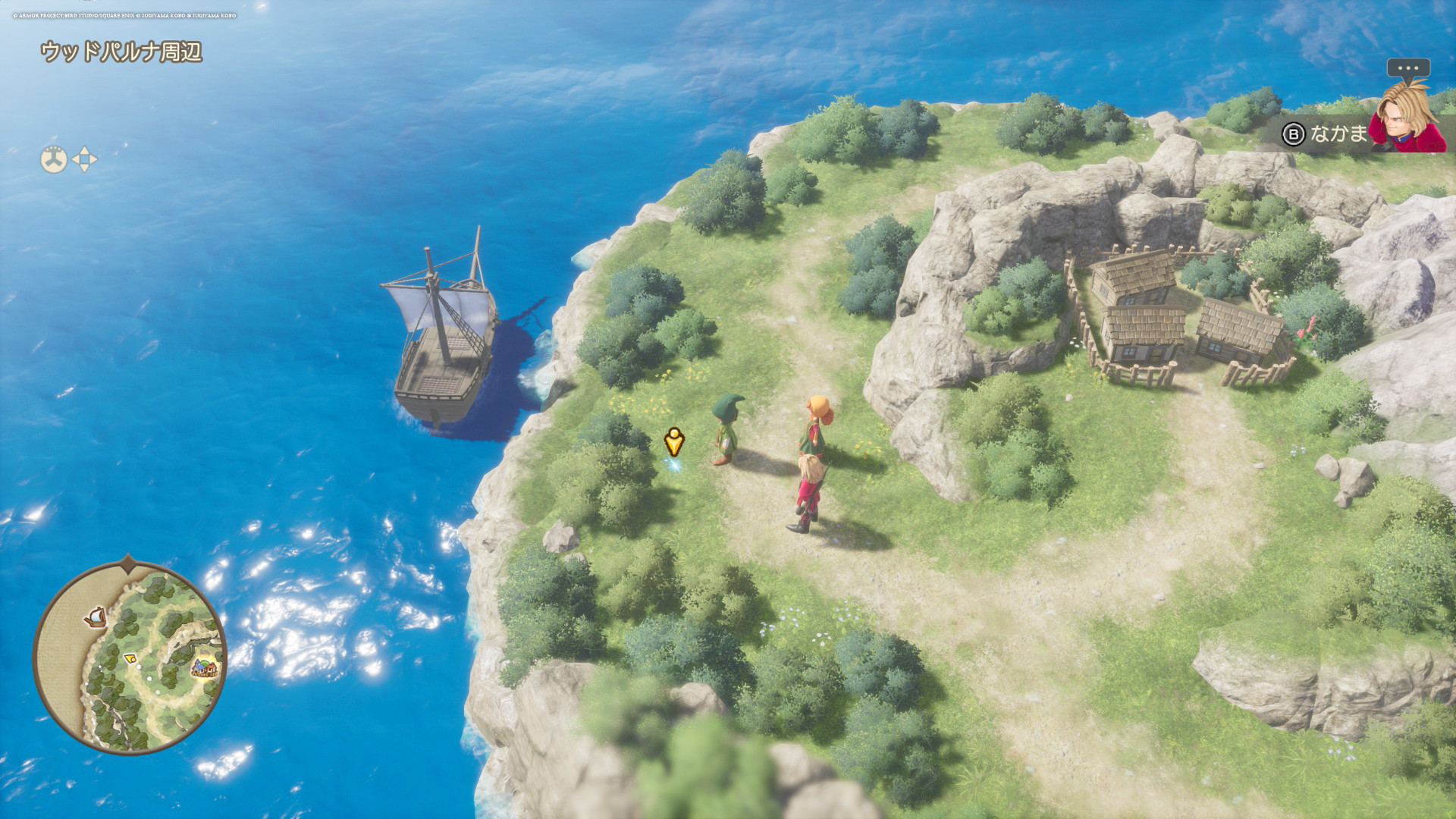Click the なかま party talk label
This screenshot has height=819, width=1456.
[1338, 134]
